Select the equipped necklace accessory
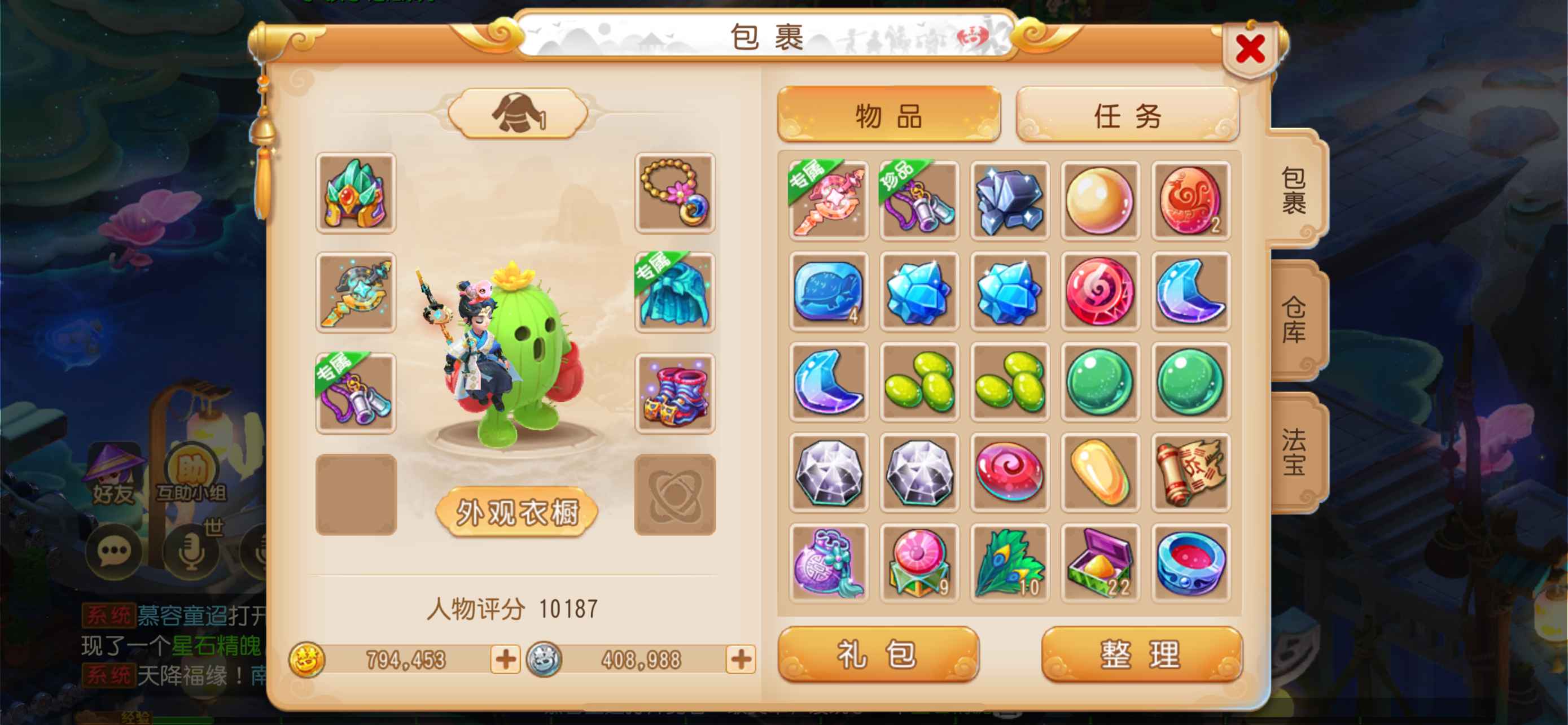1568x725 pixels. pyautogui.click(x=674, y=194)
